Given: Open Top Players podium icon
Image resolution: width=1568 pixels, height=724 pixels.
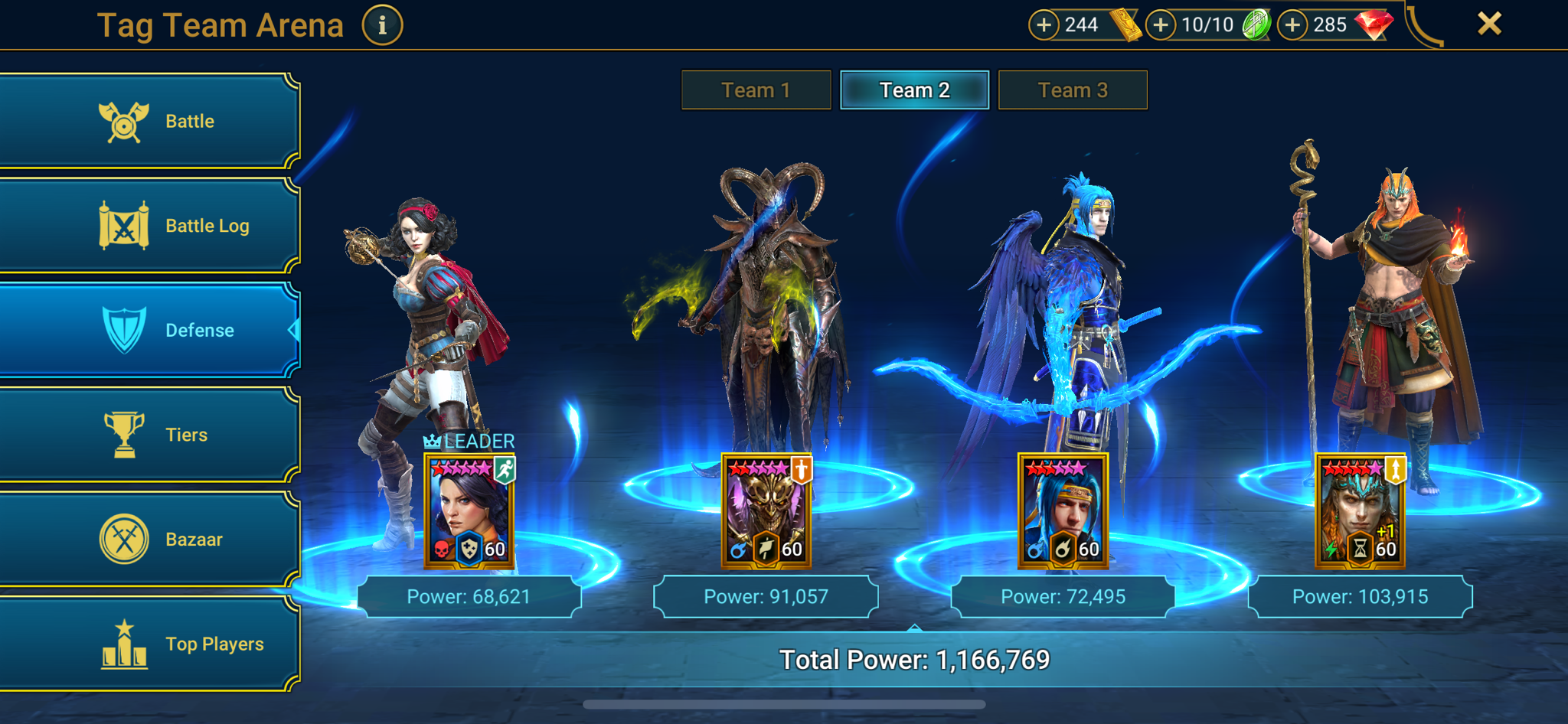Looking at the screenshot, I should [x=124, y=643].
